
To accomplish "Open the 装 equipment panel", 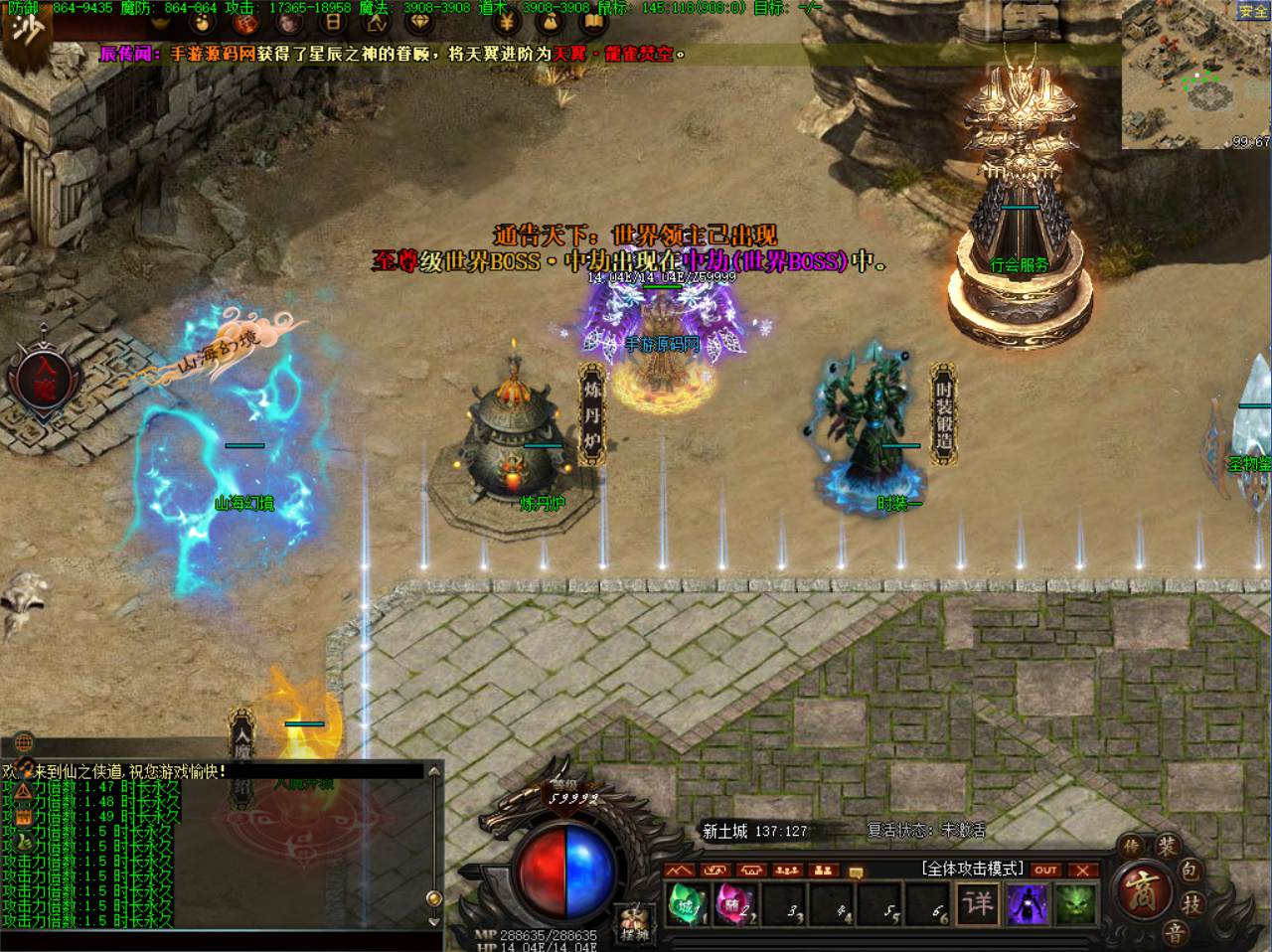I will 1166,847.
